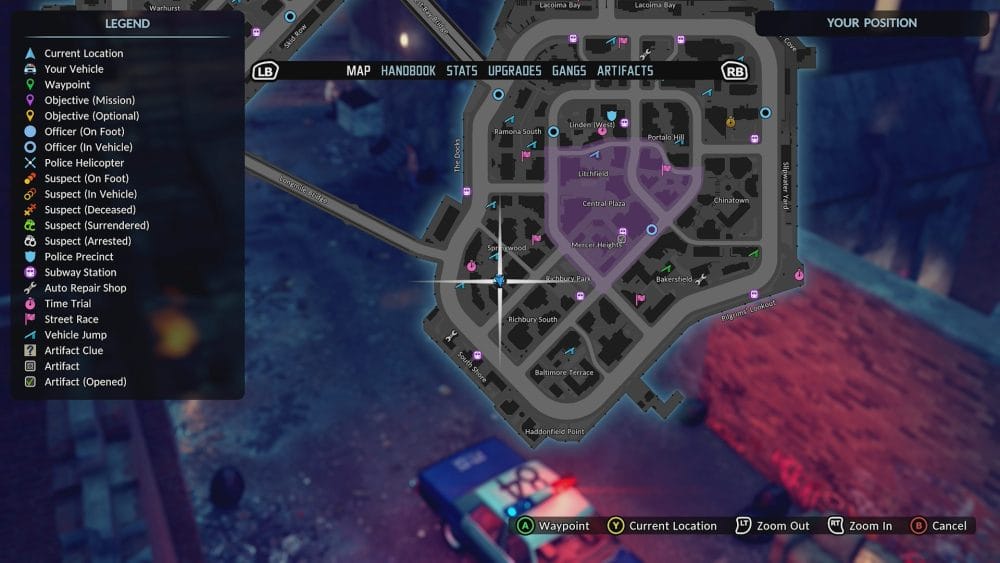The image size is (1000, 563).
Task: Pick the auto repair wrench near South Shore
Action: click(453, 335)
